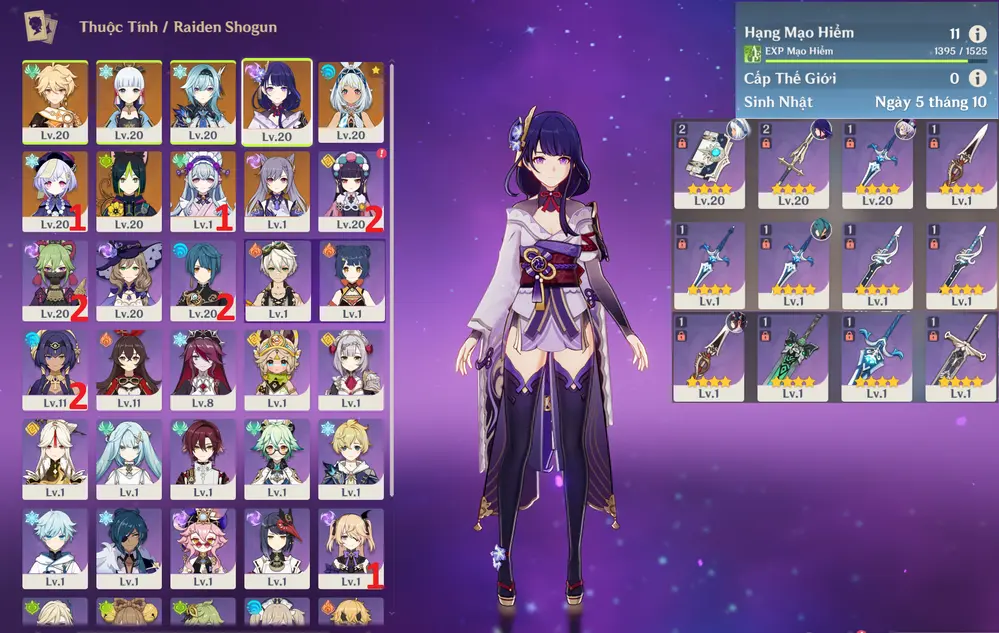Pick Noelle's character card

click(351, 370)
